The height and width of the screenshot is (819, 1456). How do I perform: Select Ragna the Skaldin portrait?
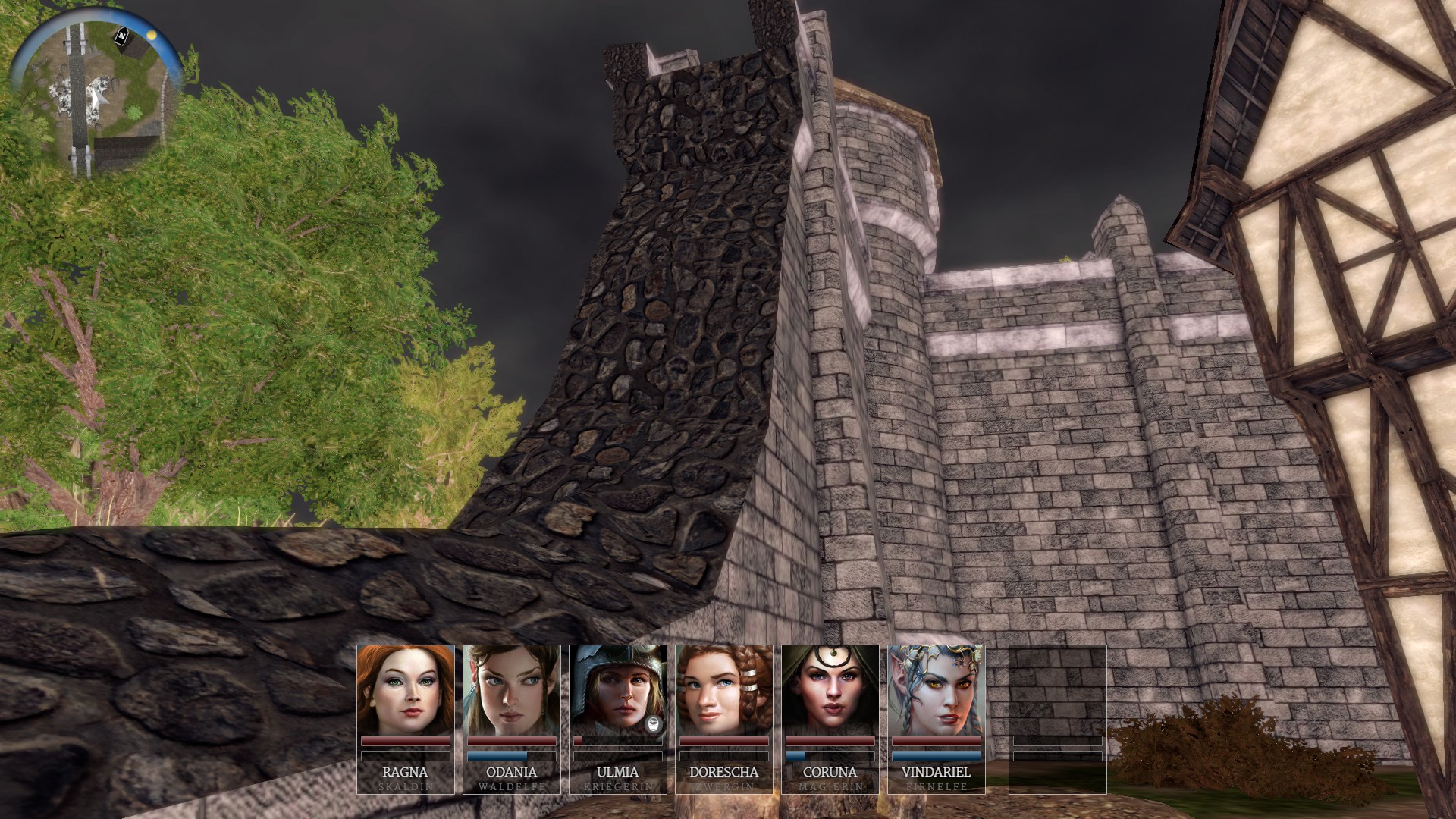pos(406,690)
